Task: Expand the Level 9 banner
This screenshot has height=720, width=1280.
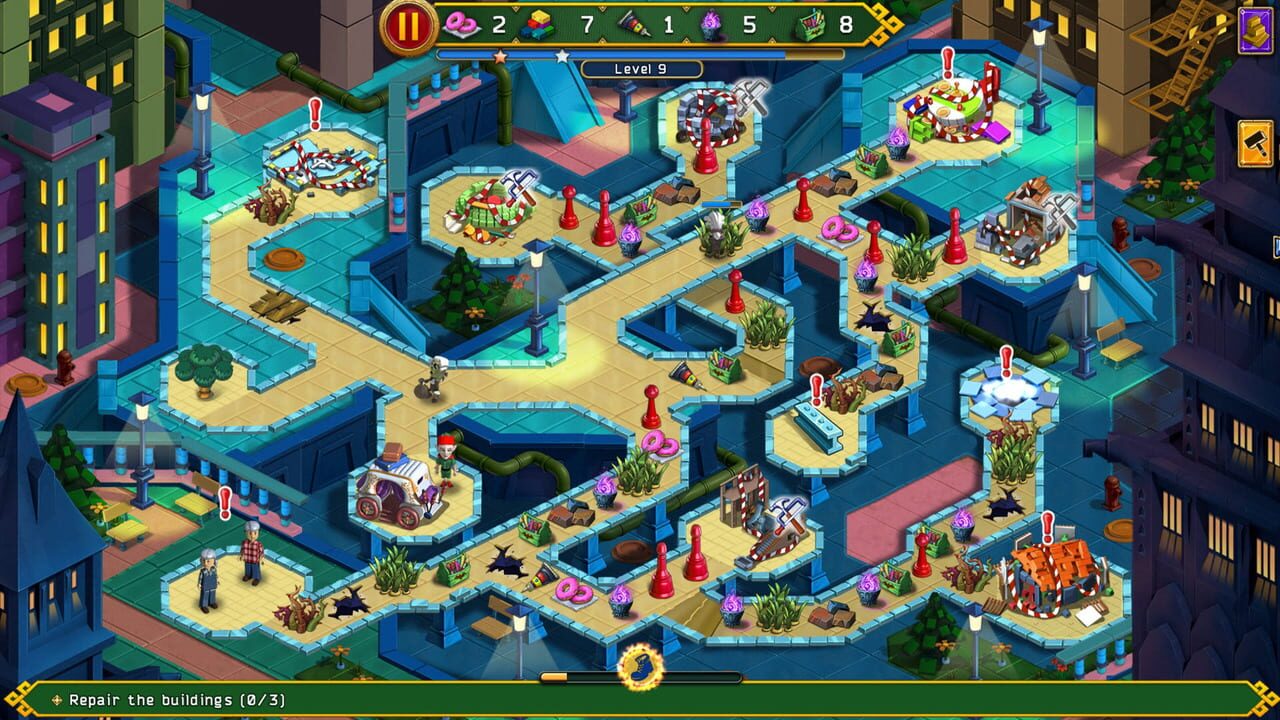Action: (x=640, y=67)
